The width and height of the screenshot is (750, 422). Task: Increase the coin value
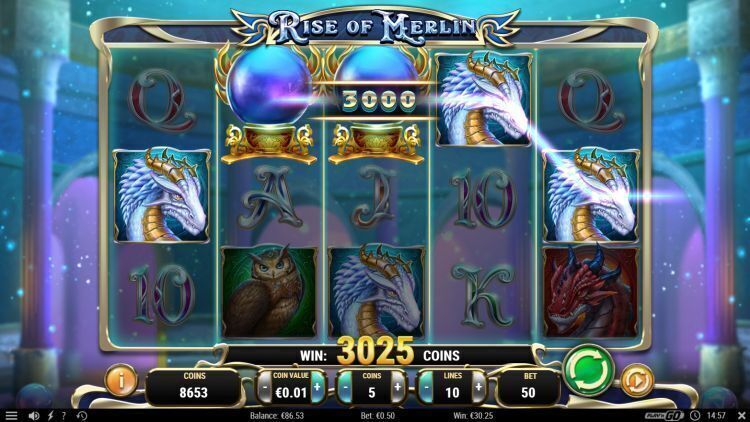[318, 385]
